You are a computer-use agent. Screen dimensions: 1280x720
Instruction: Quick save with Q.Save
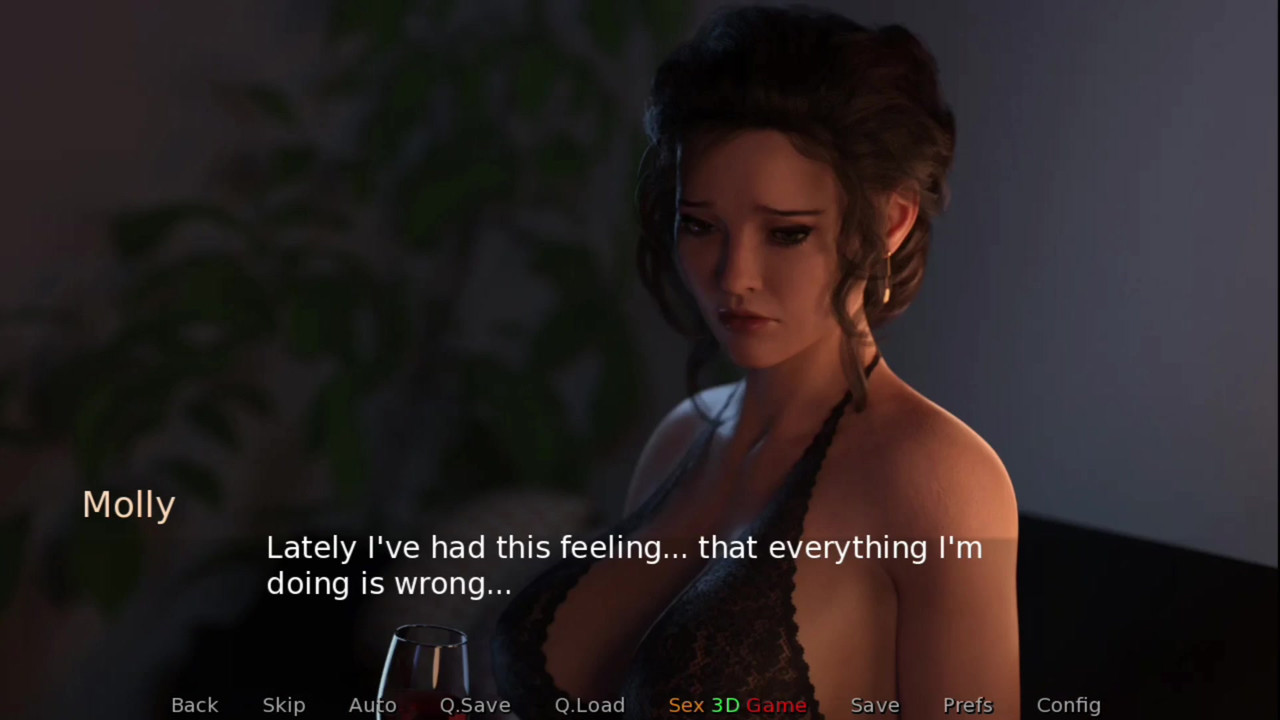click(475, 705)
